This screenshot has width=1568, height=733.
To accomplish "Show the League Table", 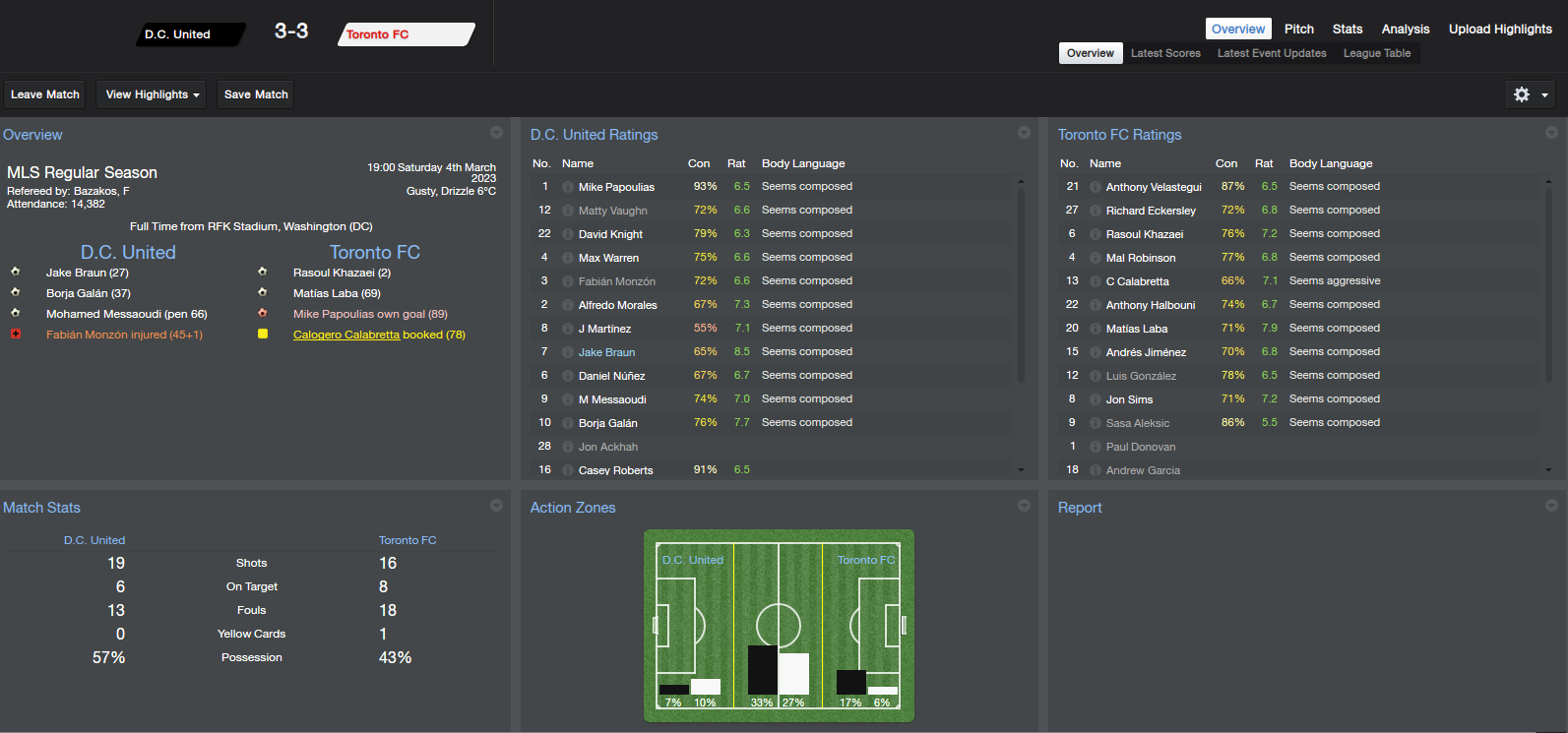I will [x=1377, y=53].
